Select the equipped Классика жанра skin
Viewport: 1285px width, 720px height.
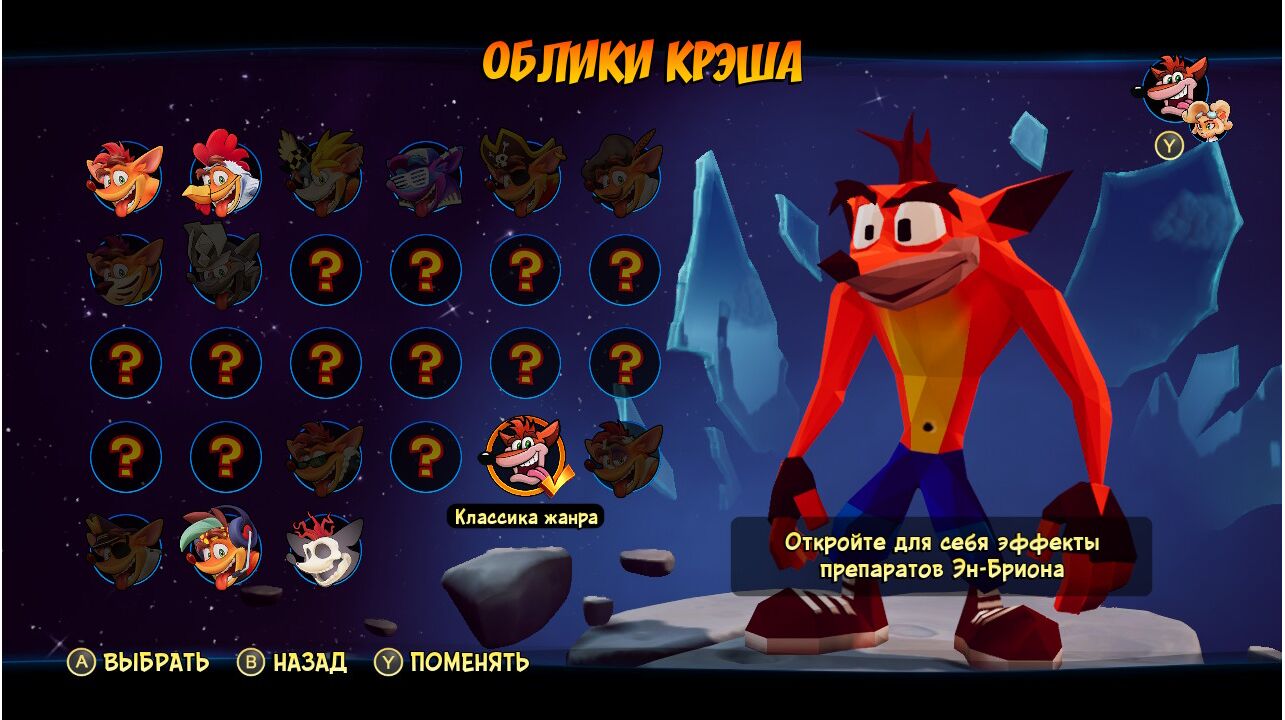pyautogui.click(x=525, y=457)
